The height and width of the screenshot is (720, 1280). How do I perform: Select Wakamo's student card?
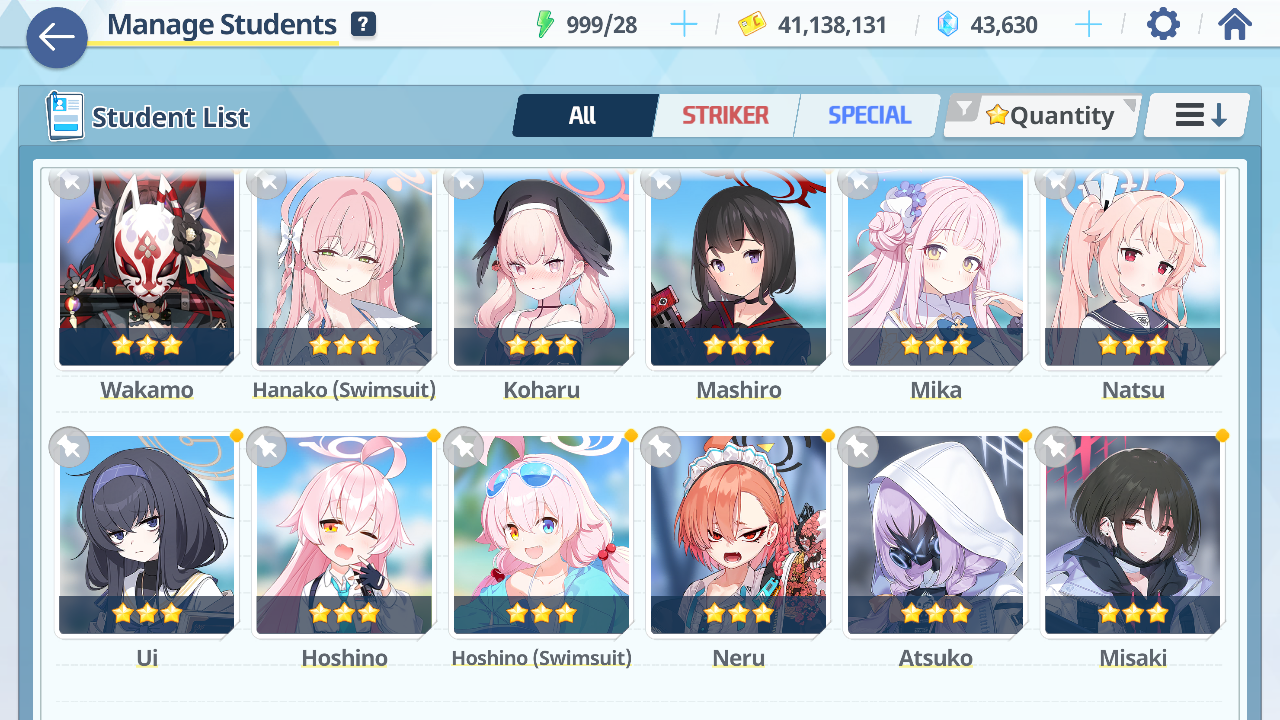tap(146, 270)
